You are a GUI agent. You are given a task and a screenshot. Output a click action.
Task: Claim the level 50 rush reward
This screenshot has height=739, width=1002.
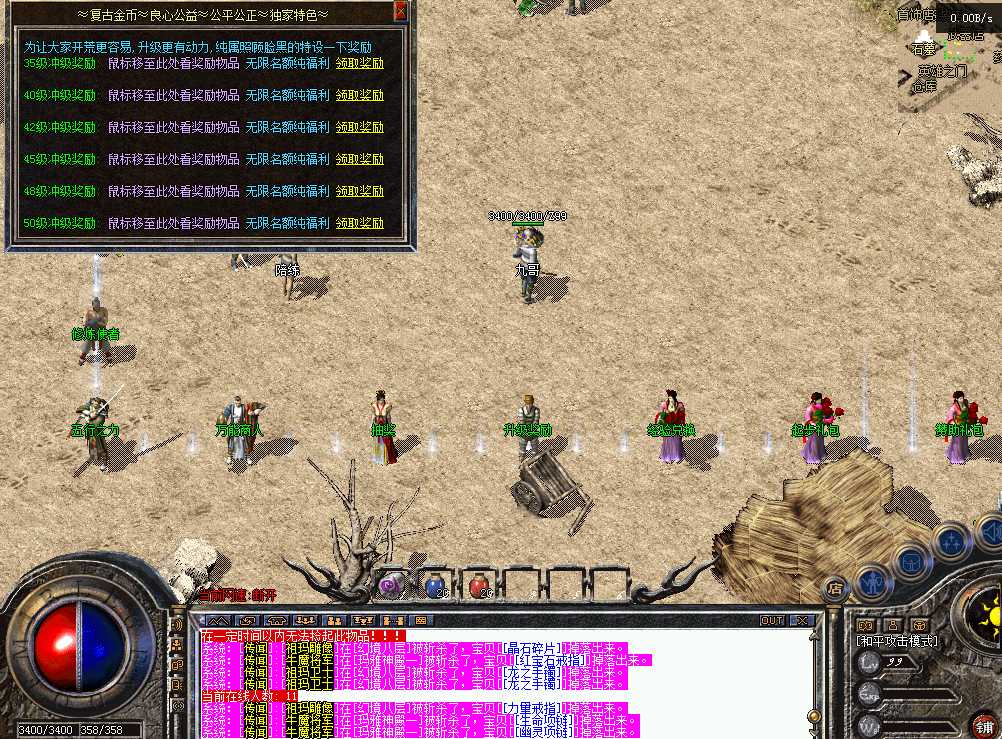point(360,223)
